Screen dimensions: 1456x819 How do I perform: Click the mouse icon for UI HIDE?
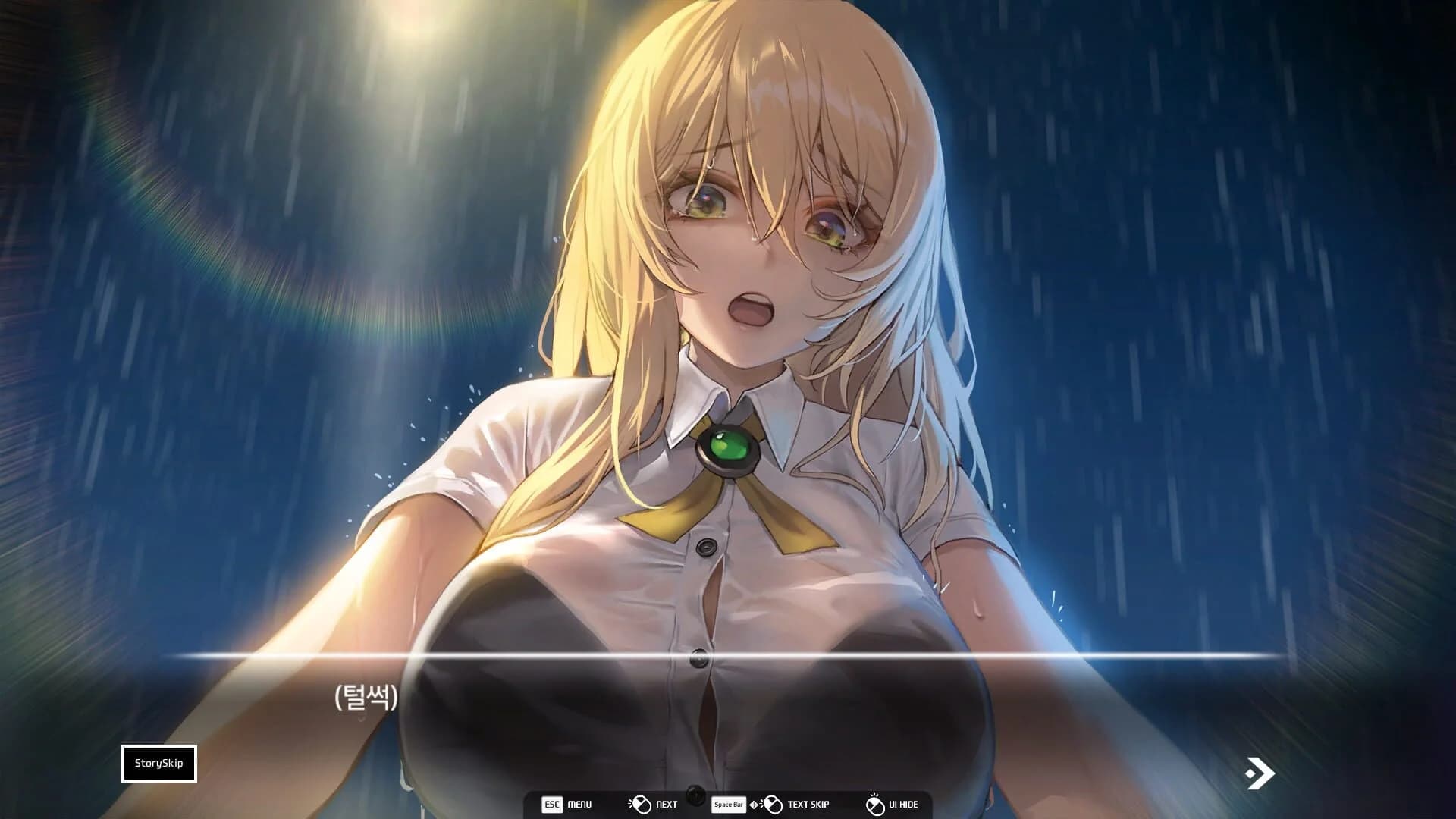(875, 803)
